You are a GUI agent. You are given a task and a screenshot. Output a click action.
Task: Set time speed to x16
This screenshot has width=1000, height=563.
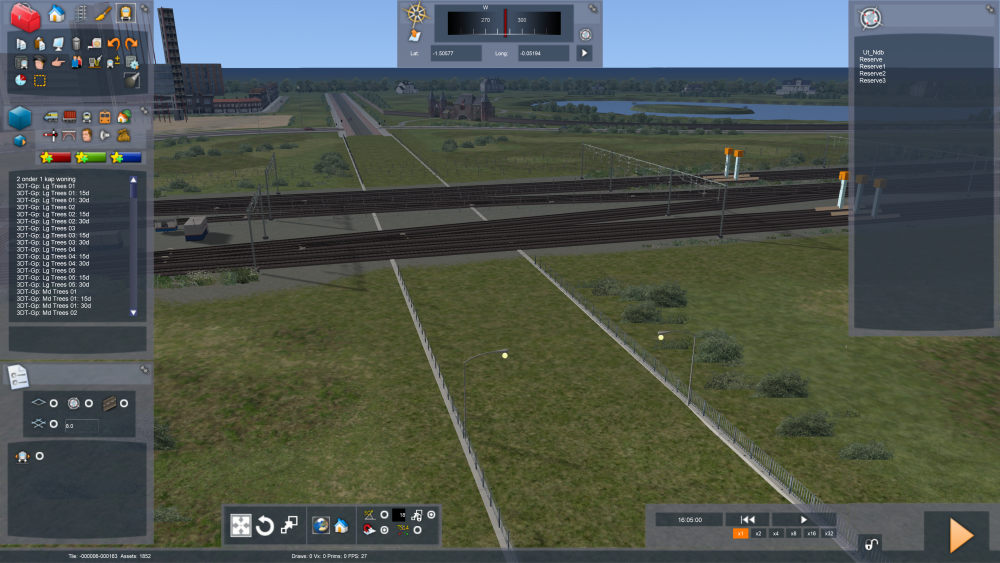coord(811,534)
